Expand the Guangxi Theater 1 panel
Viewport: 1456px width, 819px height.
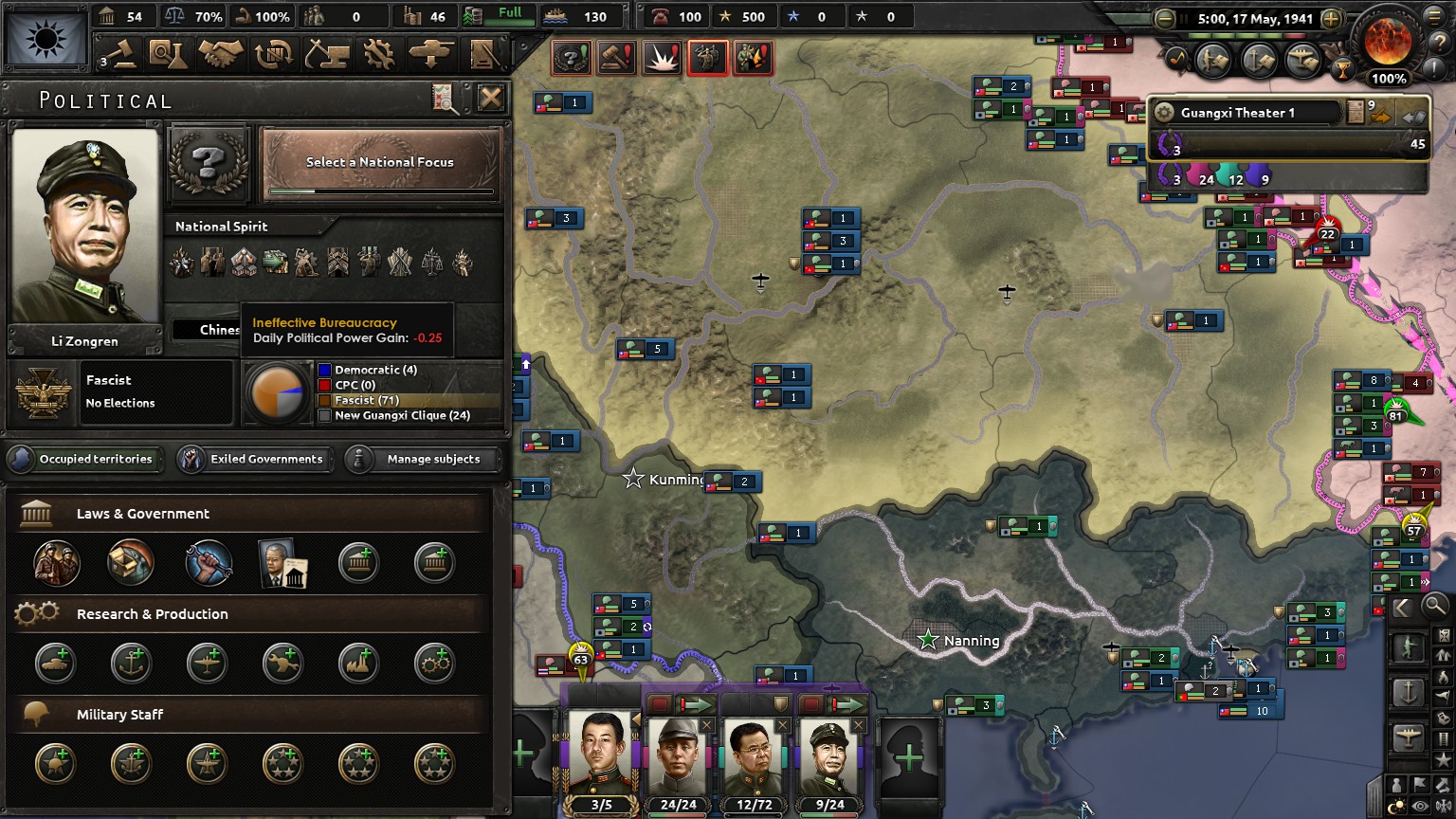(x=1413, y=116)
